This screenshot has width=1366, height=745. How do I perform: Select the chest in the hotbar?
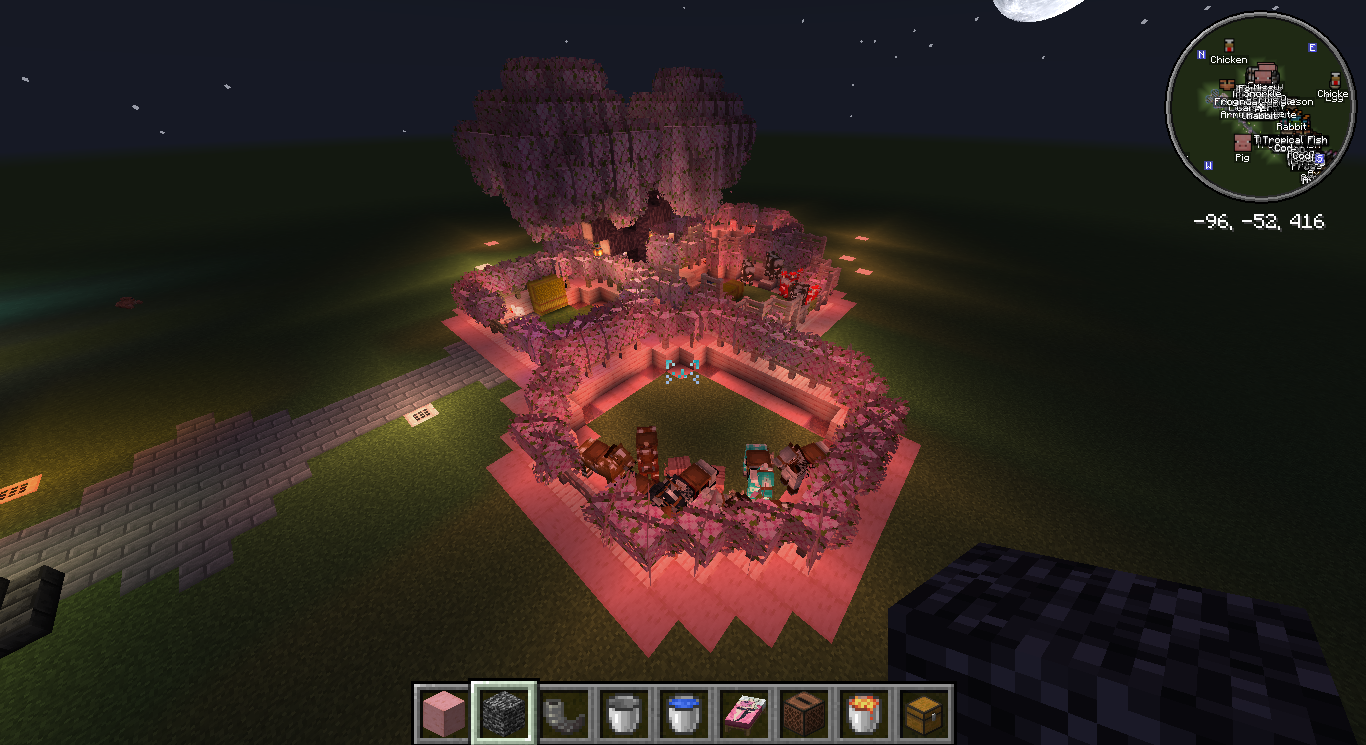pyautogui.click(x=922, y=714)
